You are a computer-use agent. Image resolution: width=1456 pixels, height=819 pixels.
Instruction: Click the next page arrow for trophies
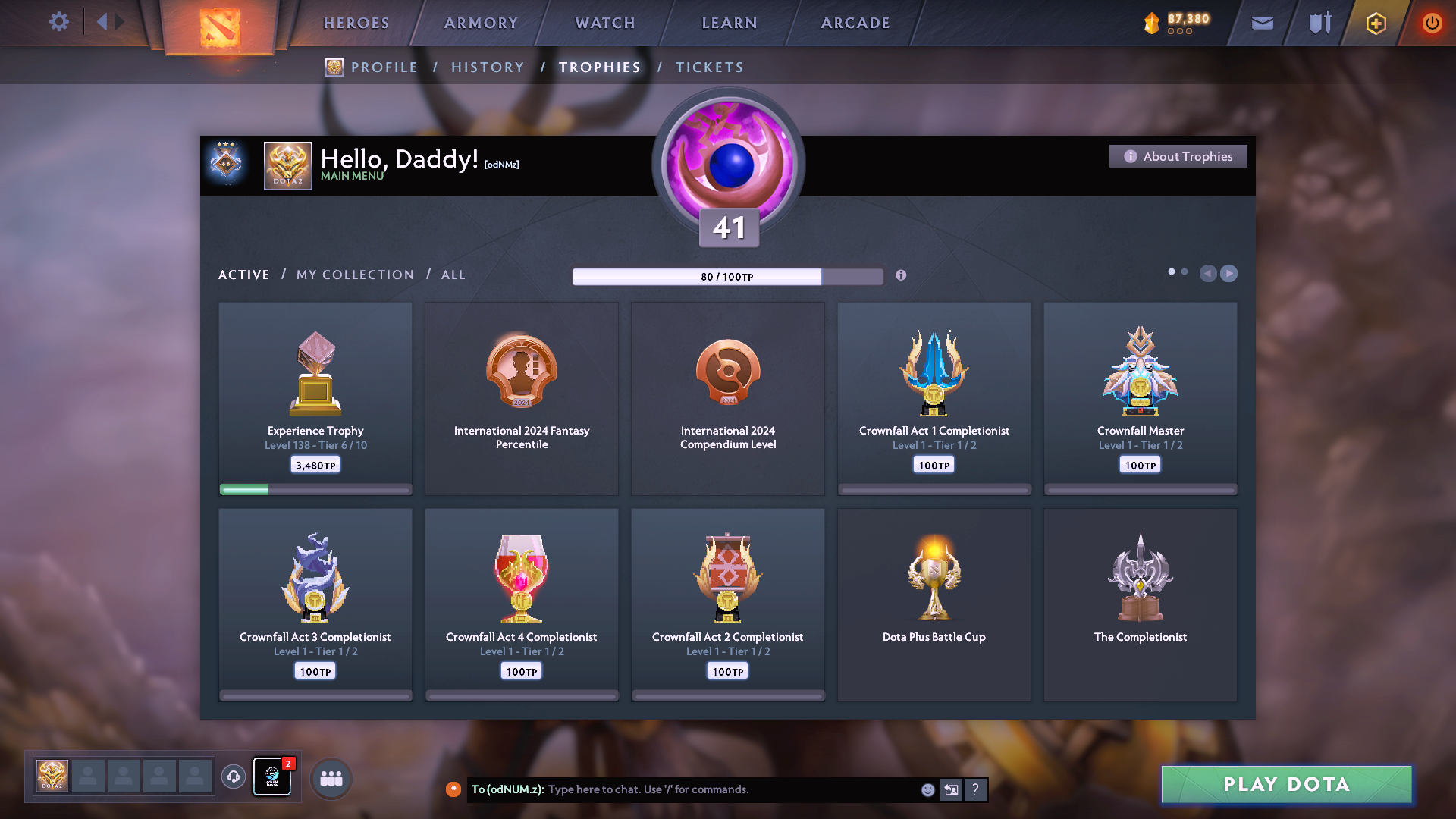[x=1229, y=274]
